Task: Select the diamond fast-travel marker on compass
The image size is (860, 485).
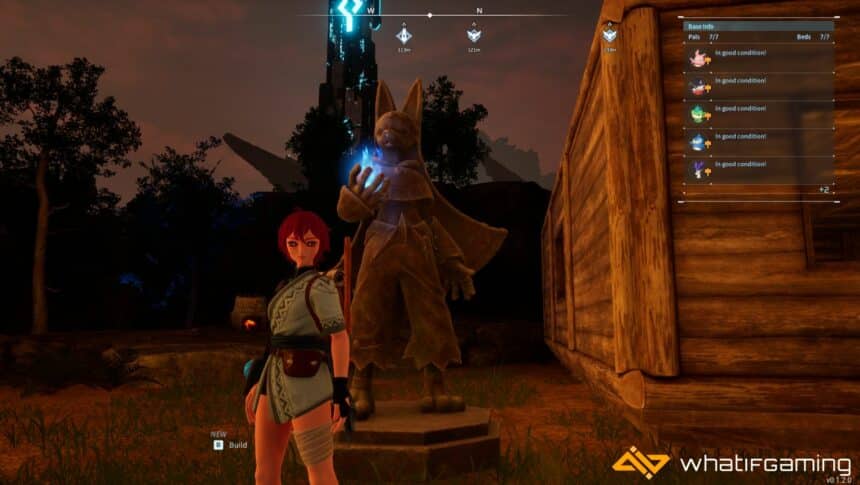Action: [403, 35]
